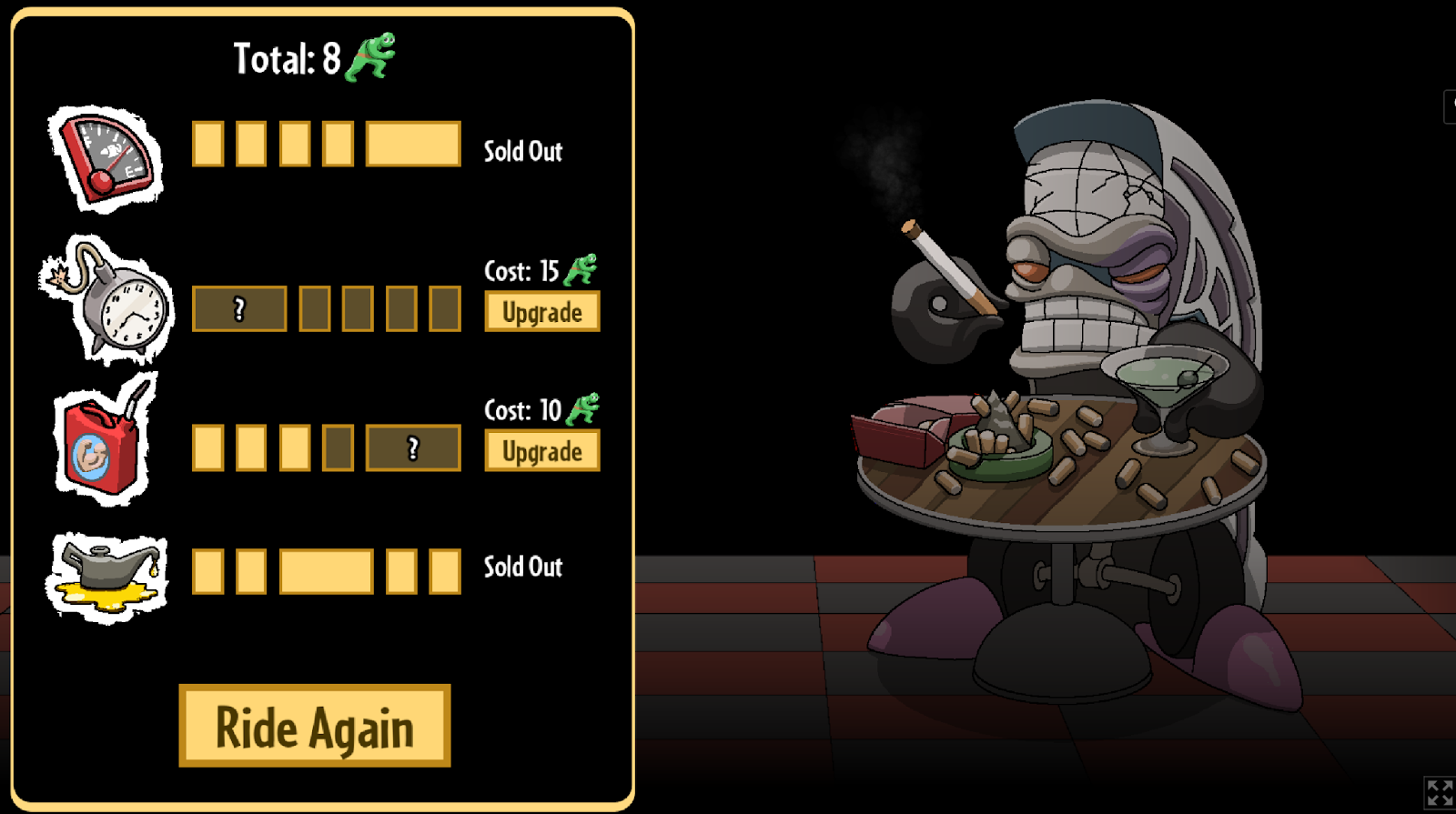Select the red gas can icon
The height and width of the screenshot is (814, 1456).
tap(104, 441)
